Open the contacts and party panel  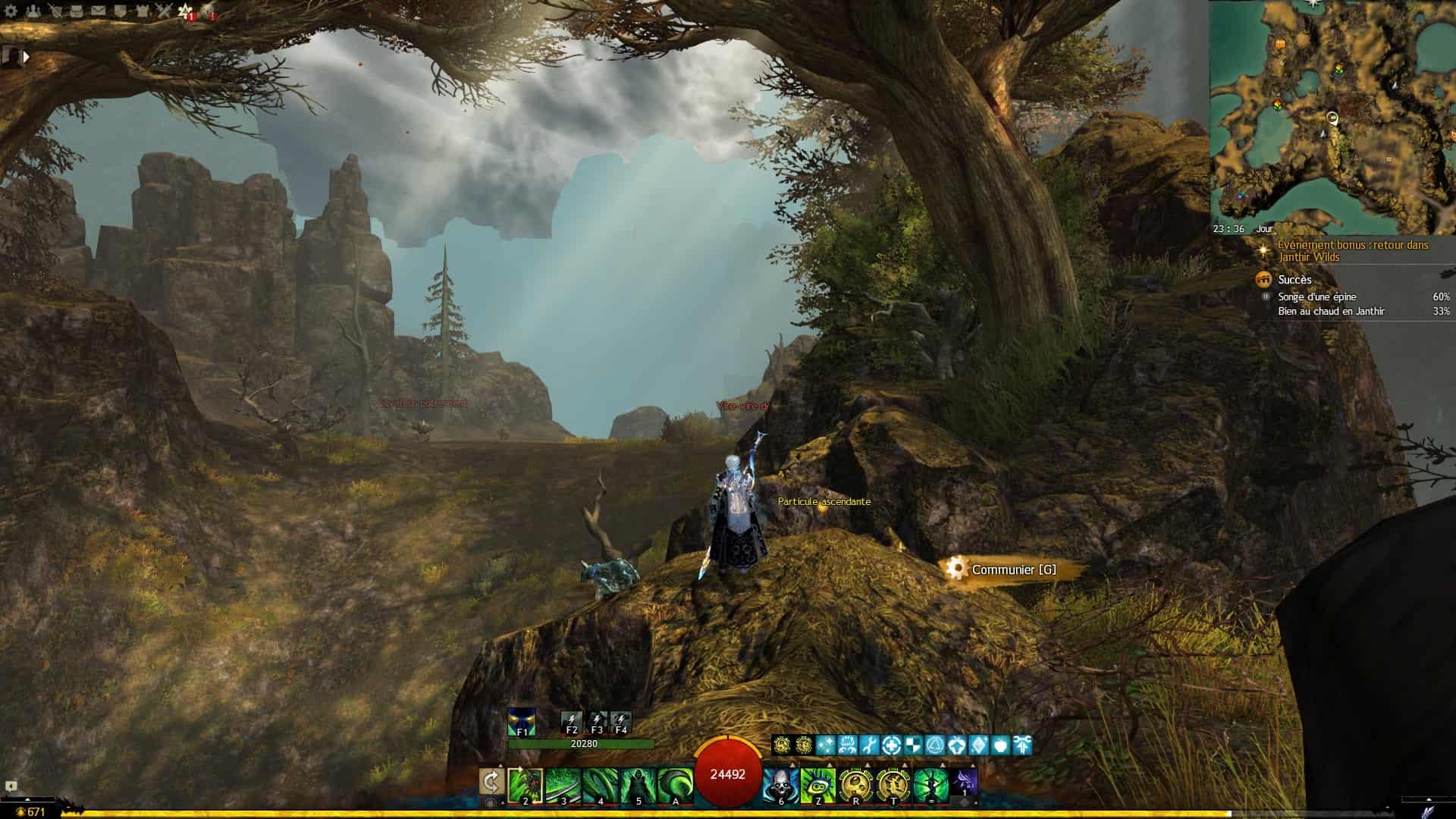pos(33,11)
